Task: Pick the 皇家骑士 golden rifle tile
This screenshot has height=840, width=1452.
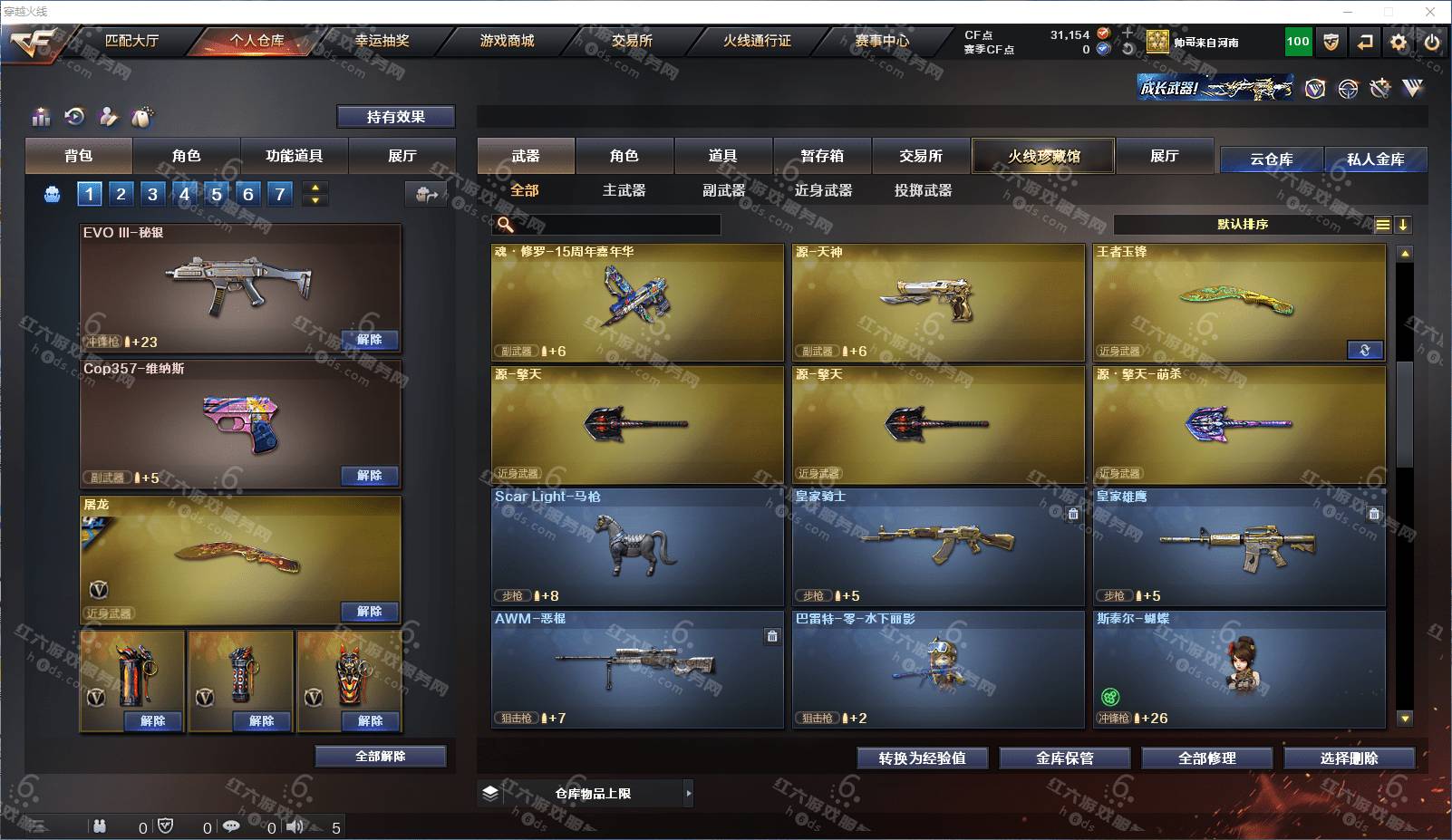Action: click(937, 546)
